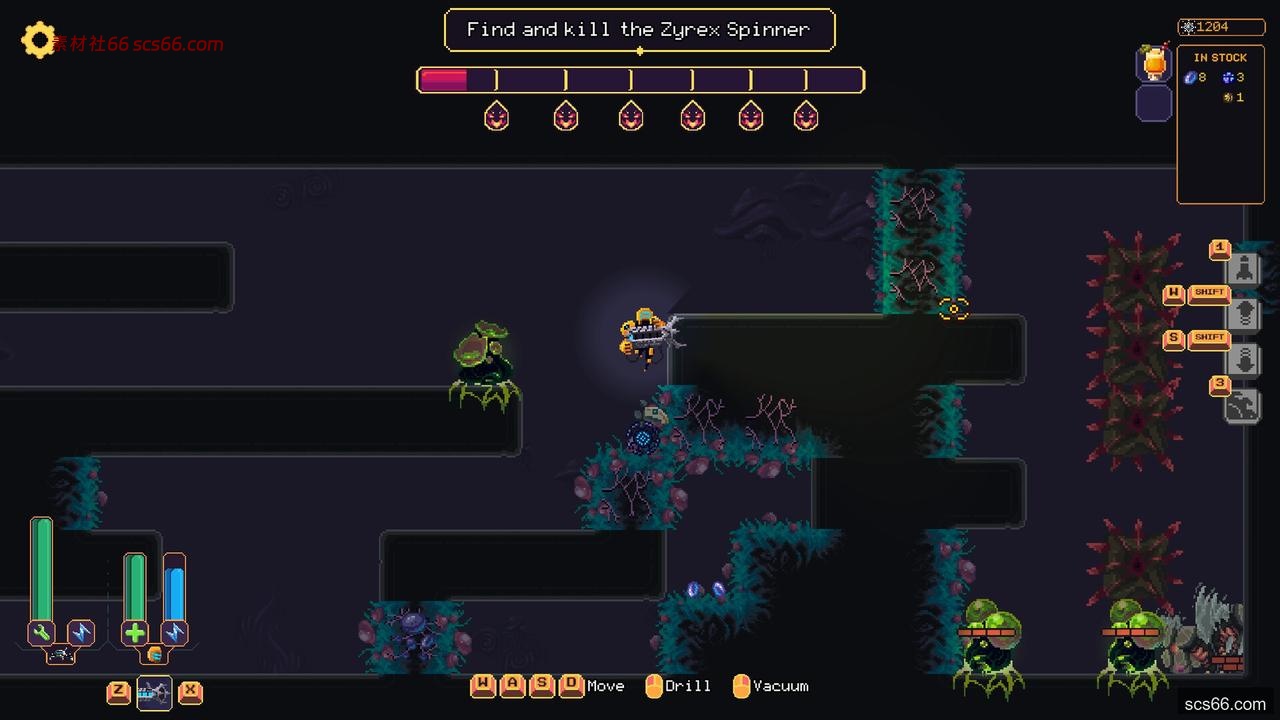Select the equipped drill weapon slot
The height and width of the screenshot is (720, 1280).
[x=154, y=692]
